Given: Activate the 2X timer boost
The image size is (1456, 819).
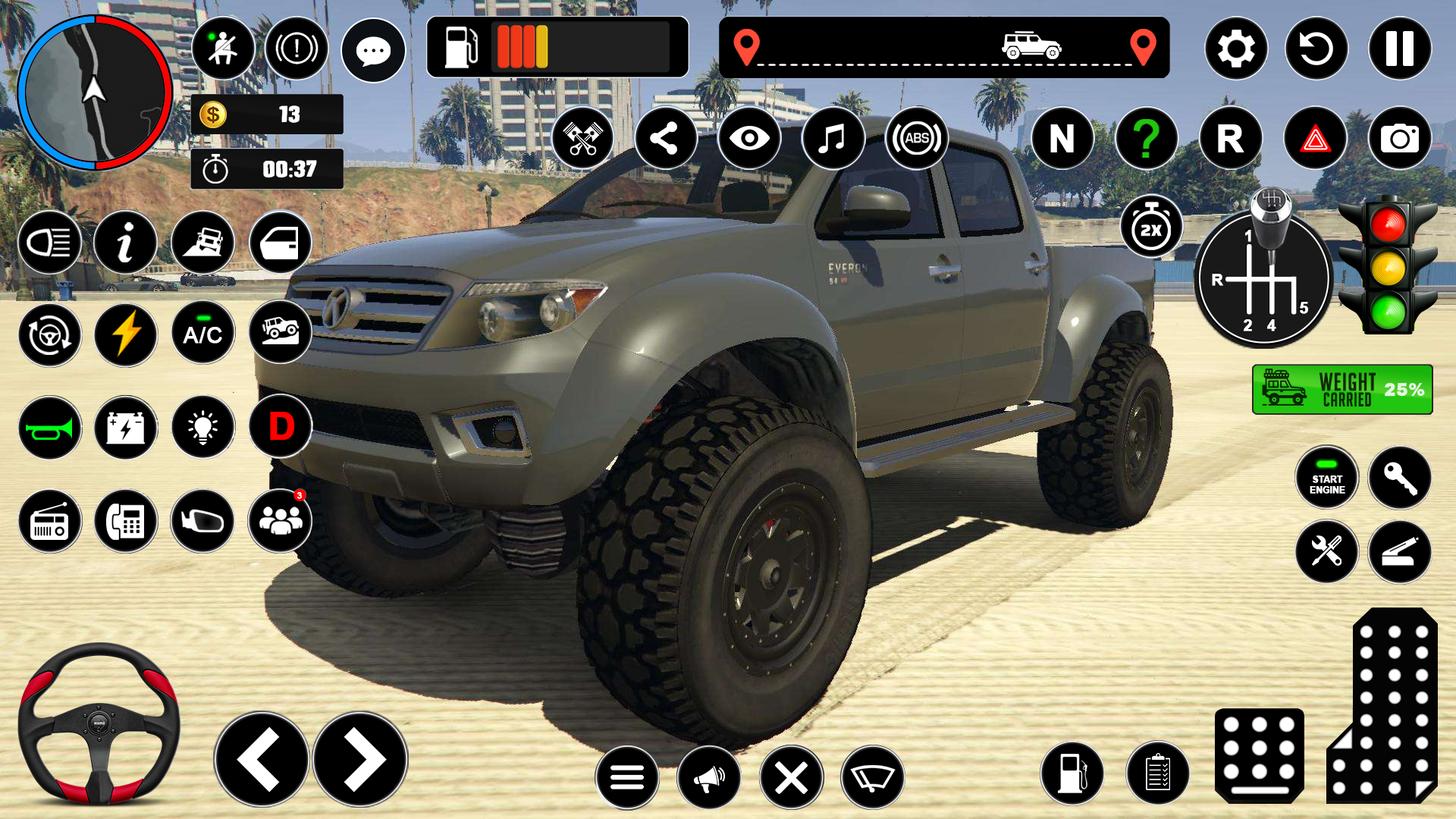Looking at the screenshot, I should point(1151,228).
